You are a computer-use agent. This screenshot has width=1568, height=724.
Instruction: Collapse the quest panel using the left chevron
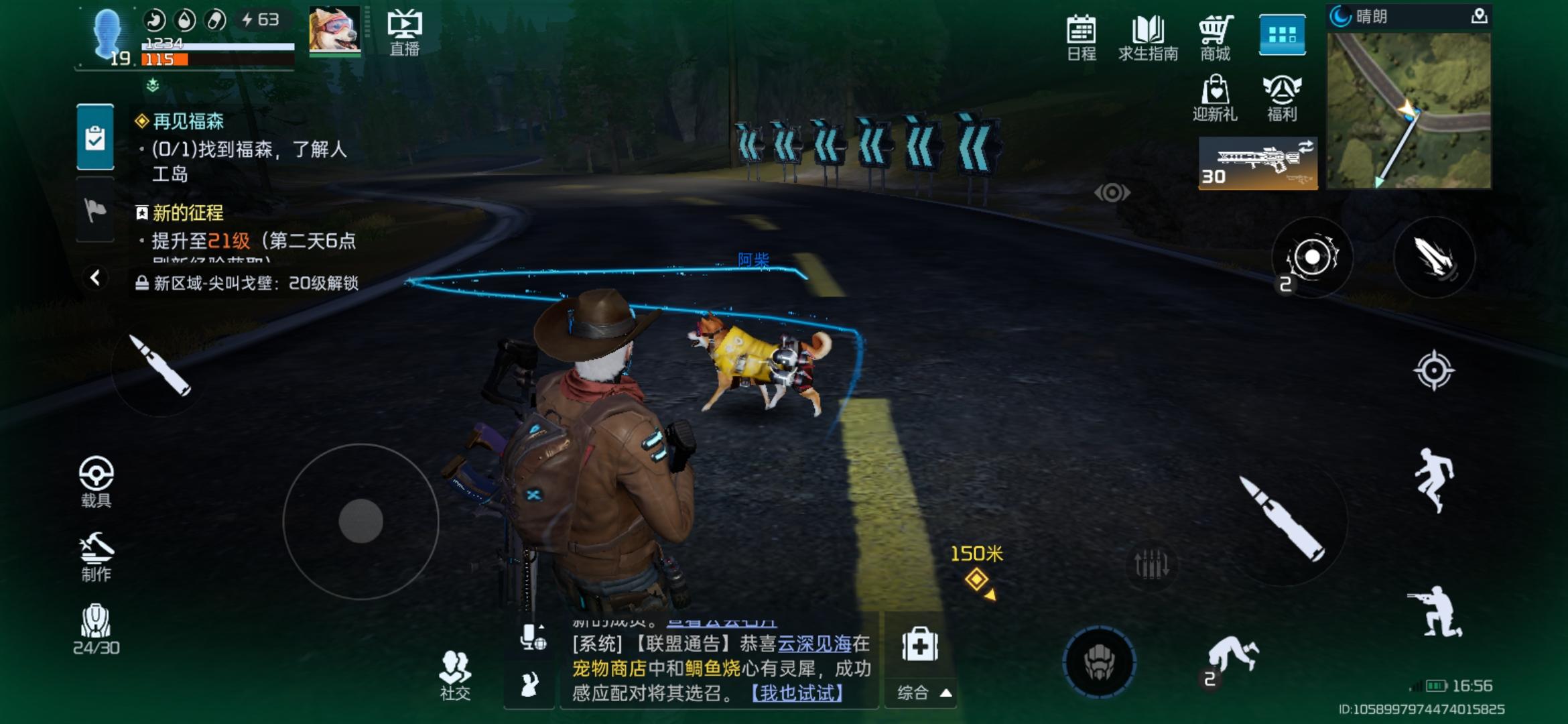coord(96,274)
